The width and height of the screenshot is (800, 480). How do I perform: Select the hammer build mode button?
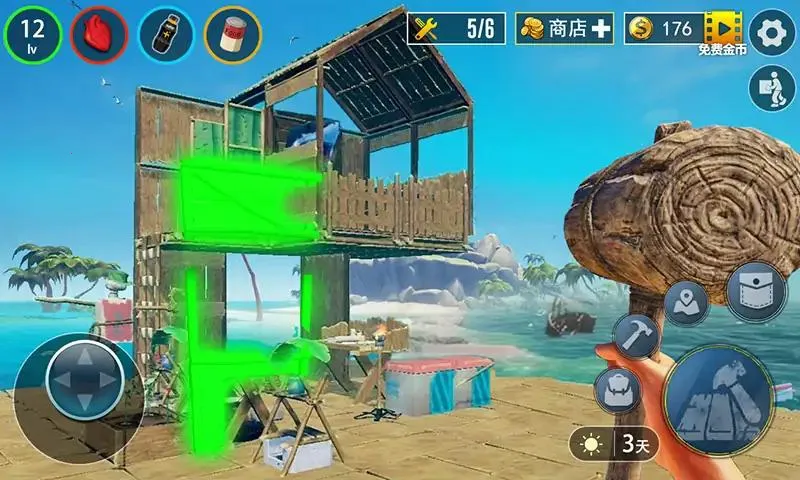click(634, 336)
